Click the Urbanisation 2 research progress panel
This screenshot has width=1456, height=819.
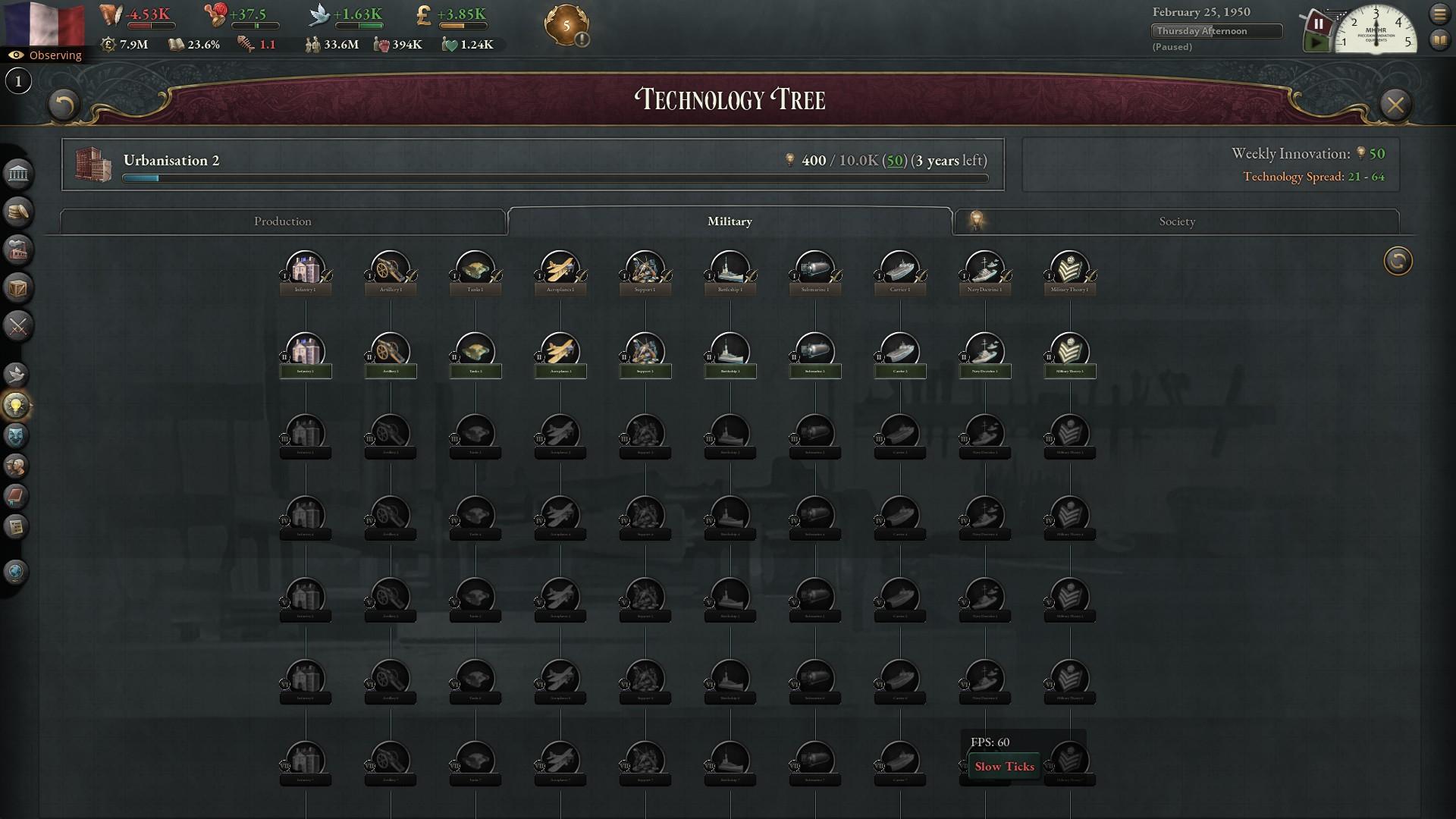(x=532, y=164)
